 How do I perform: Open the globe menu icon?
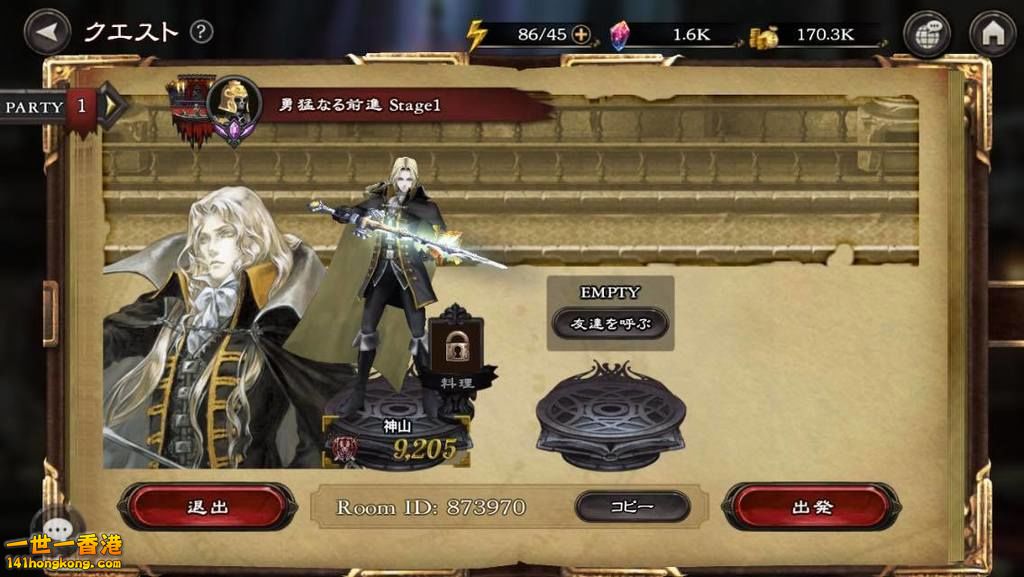(x=927, y=33)
